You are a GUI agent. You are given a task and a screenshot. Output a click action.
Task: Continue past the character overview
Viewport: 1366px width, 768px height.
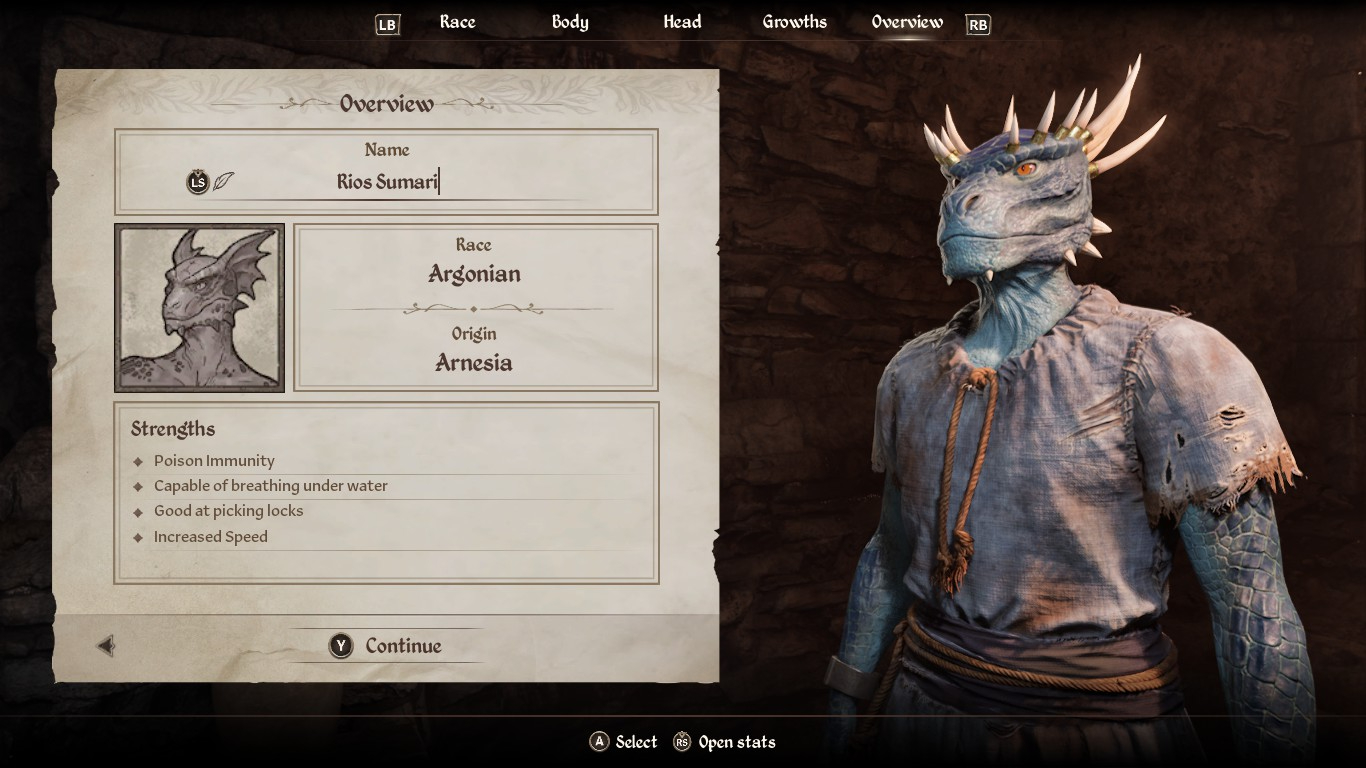pyautogui.click(x=387, y=646)
